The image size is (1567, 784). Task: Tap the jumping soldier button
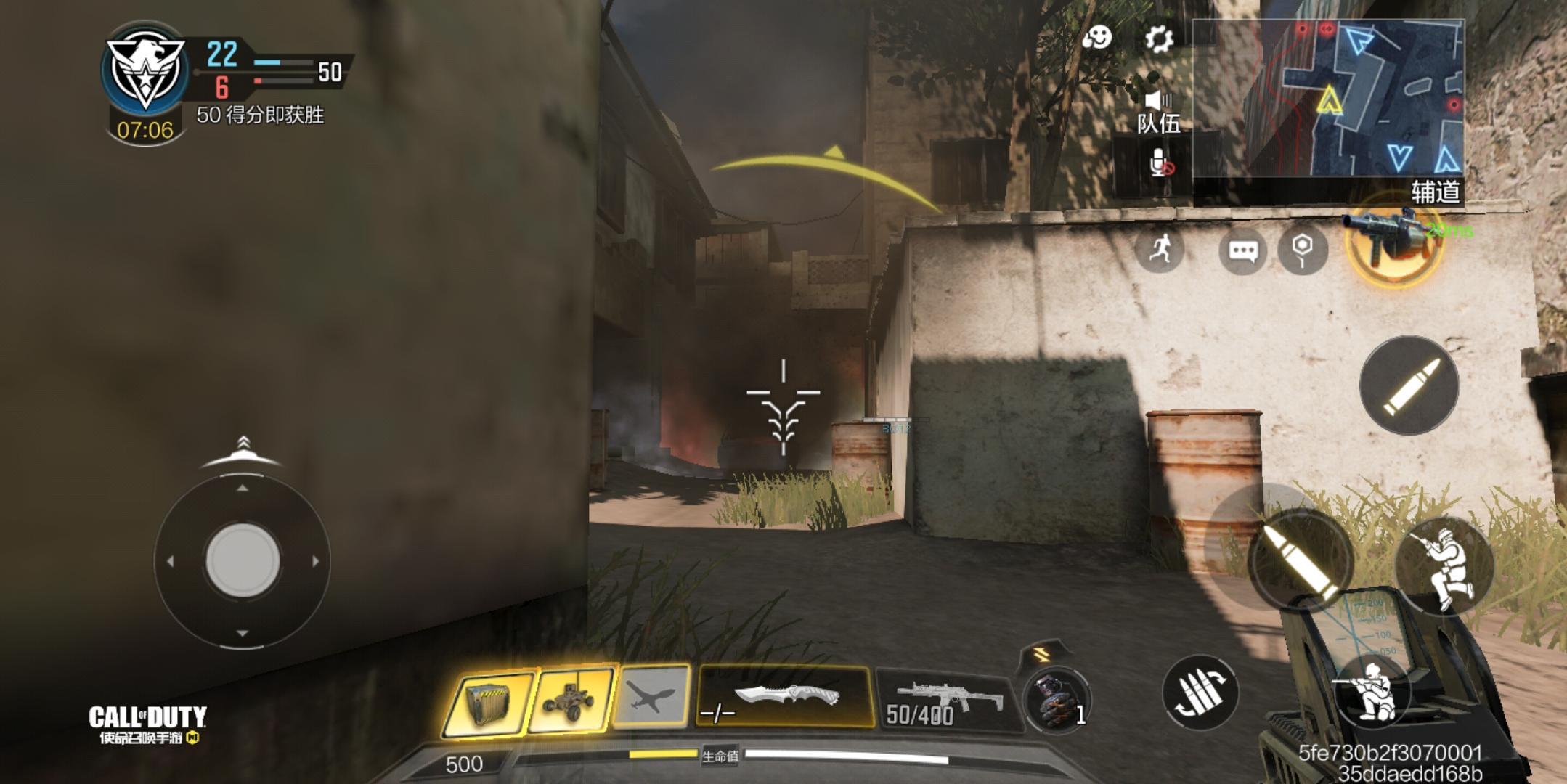click(1444, 566)
